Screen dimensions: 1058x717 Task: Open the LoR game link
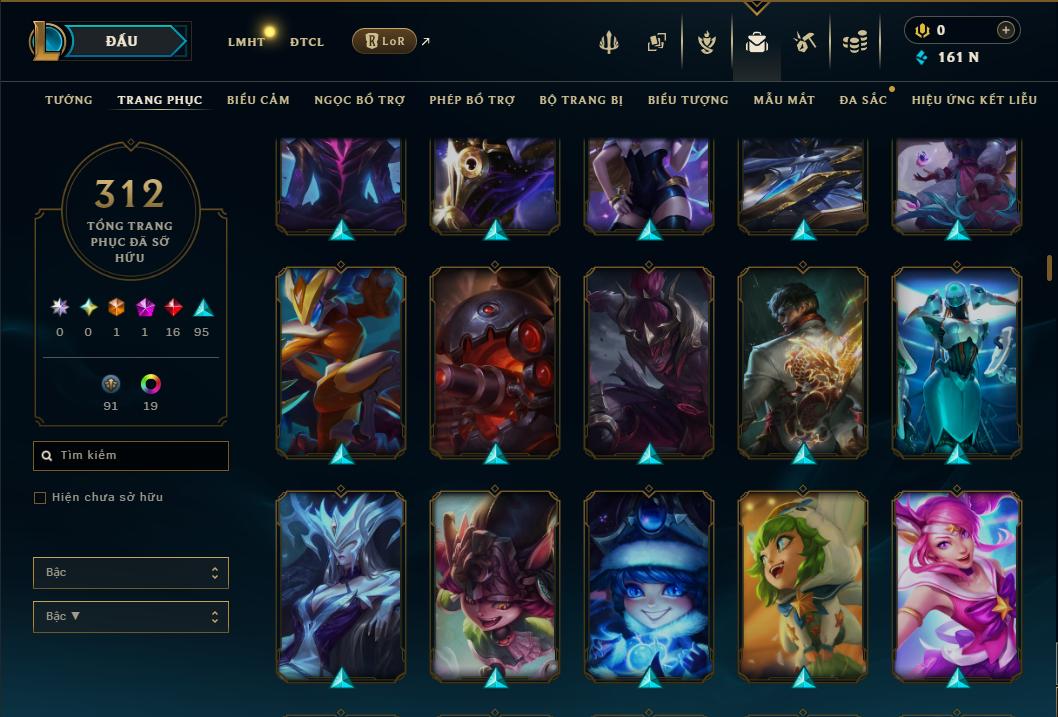[x=385, y=42]
